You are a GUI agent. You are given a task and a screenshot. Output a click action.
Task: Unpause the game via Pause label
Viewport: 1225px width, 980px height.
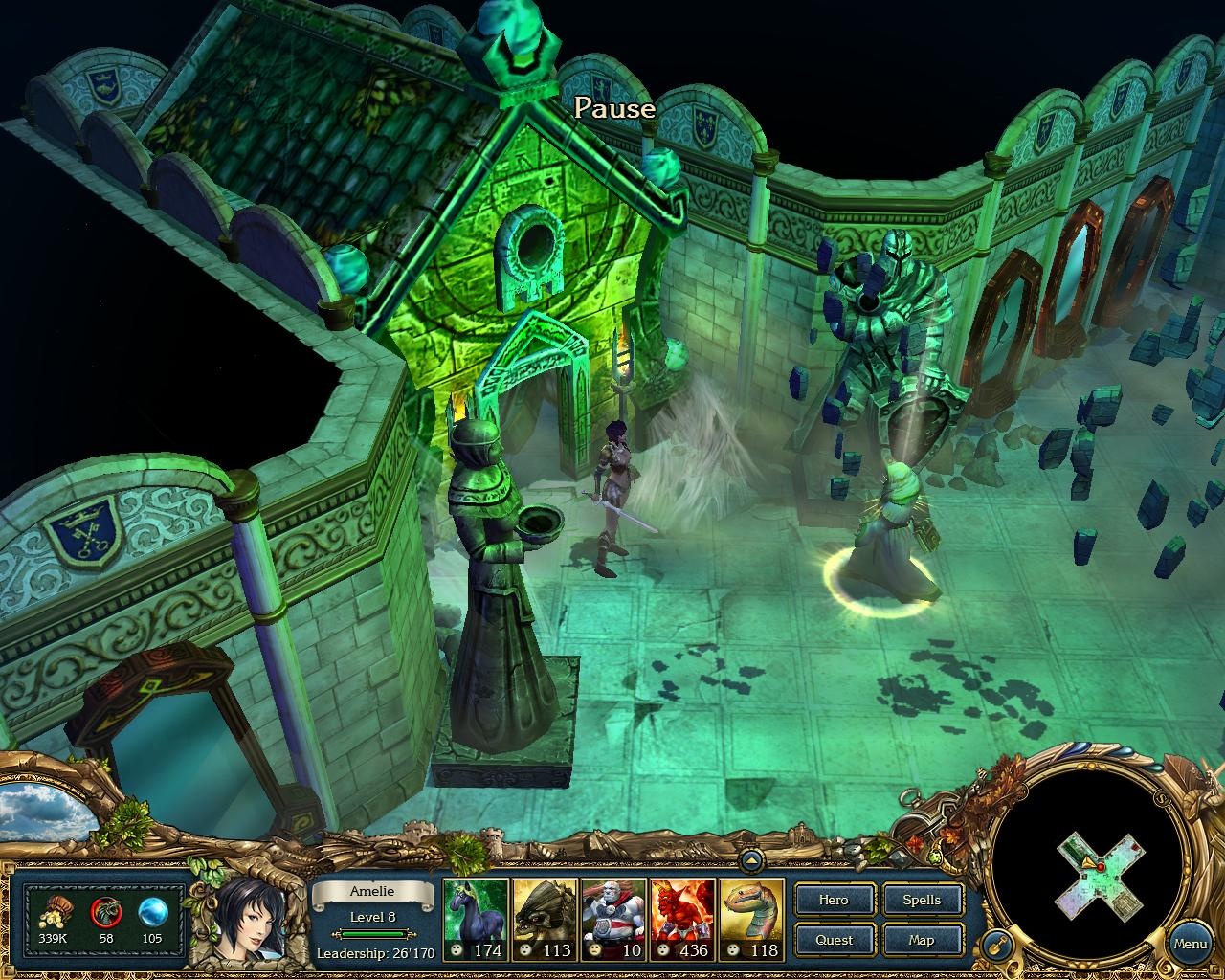tap(614, 109)
